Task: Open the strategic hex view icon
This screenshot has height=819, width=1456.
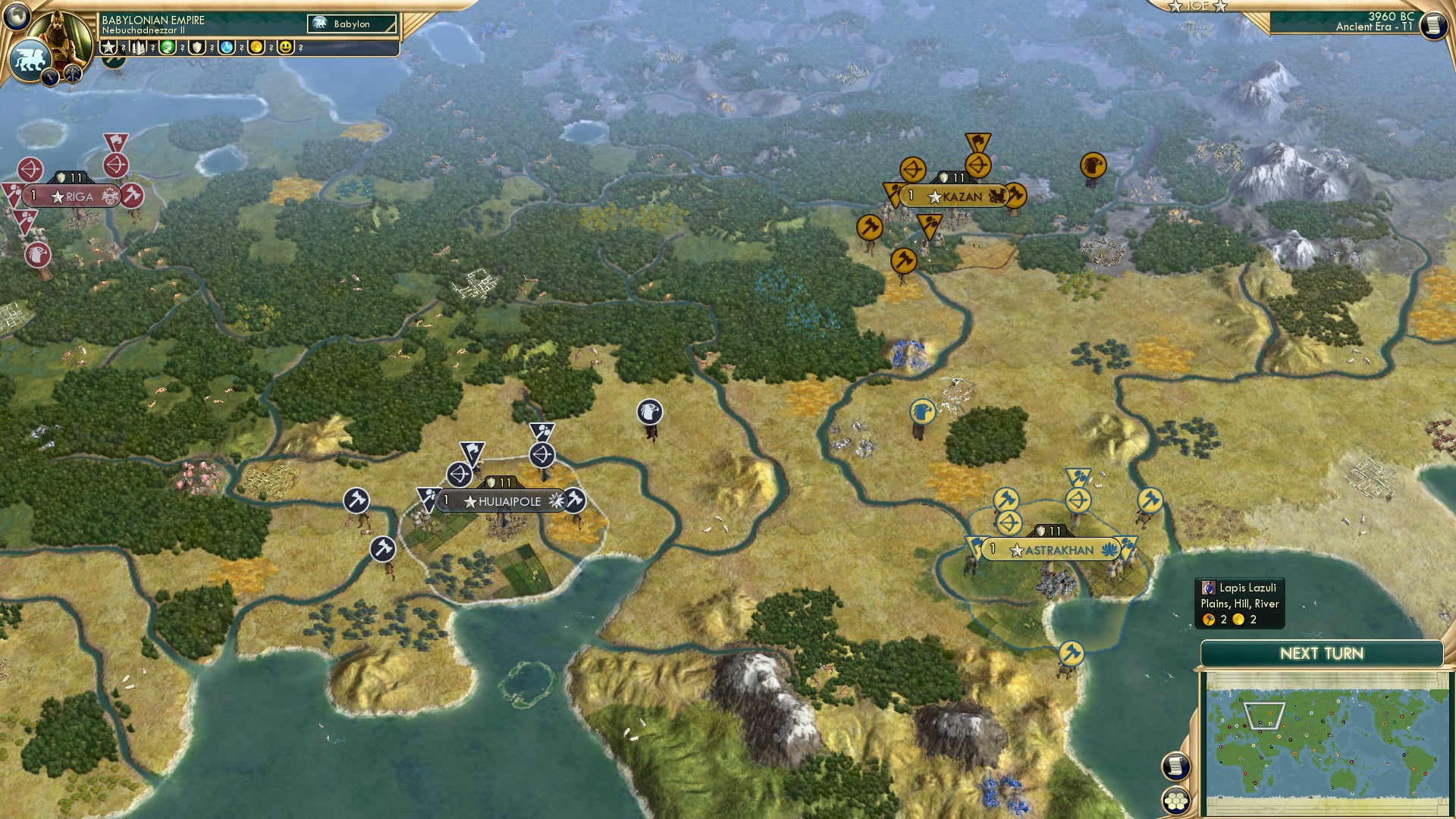Action: 1175,801
